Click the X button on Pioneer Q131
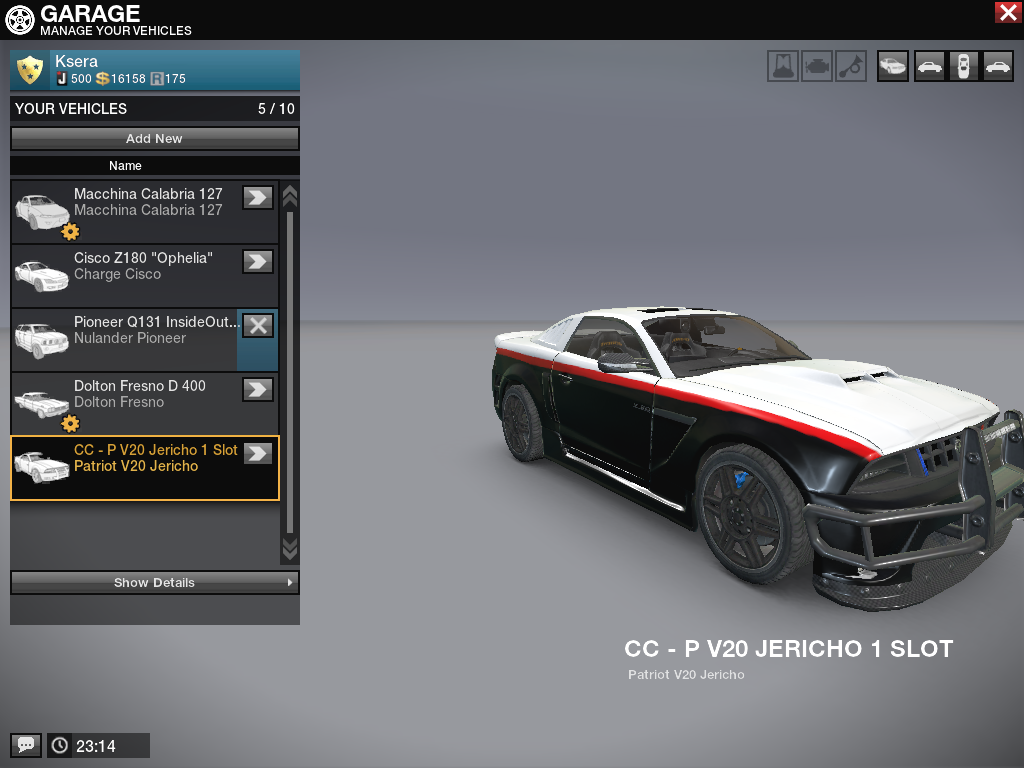Viewport: 1024px width, 768px height. [x=258, y=325]
